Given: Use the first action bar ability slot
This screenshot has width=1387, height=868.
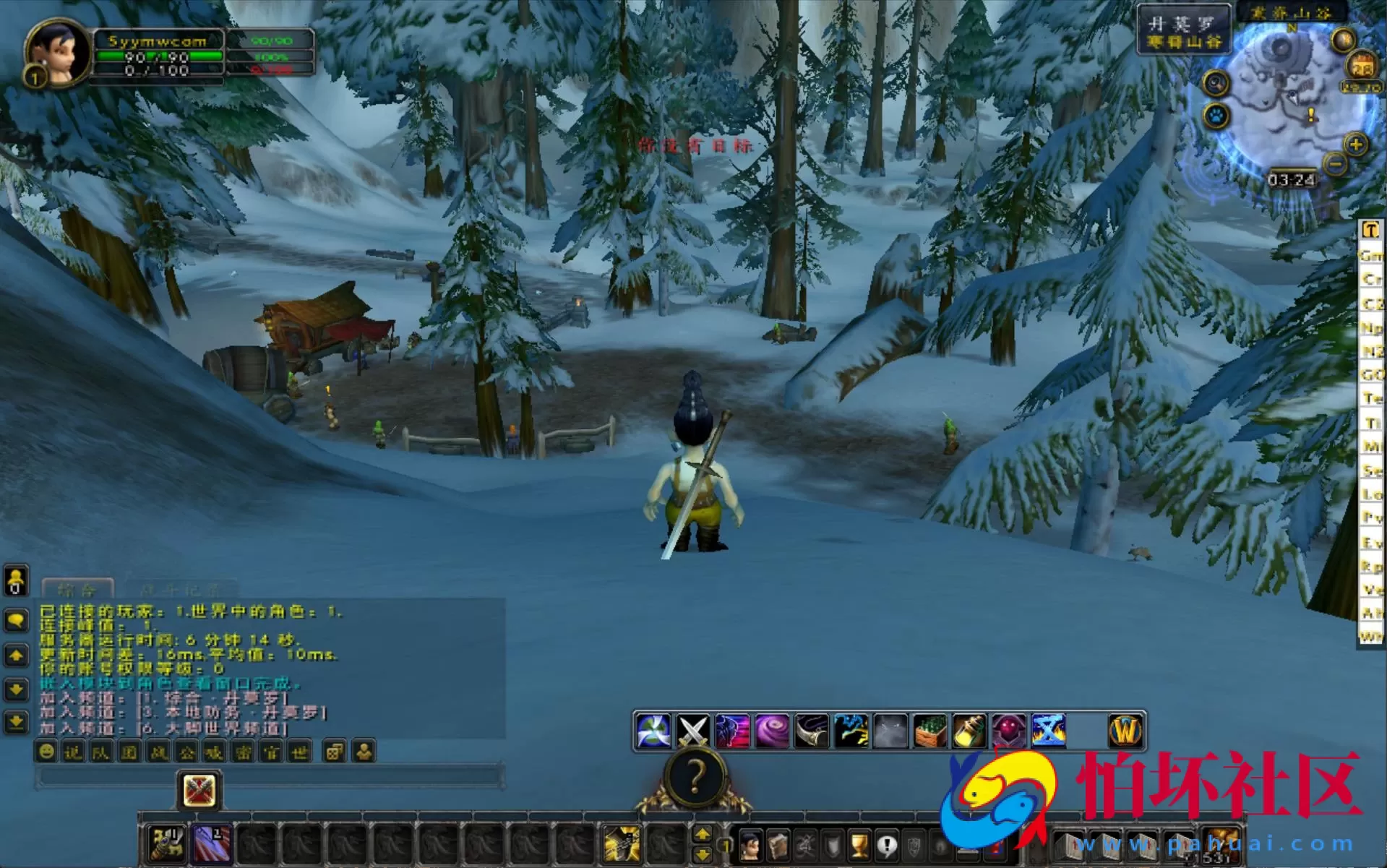Looking at the screenshot, I should [x=168, y=843].
